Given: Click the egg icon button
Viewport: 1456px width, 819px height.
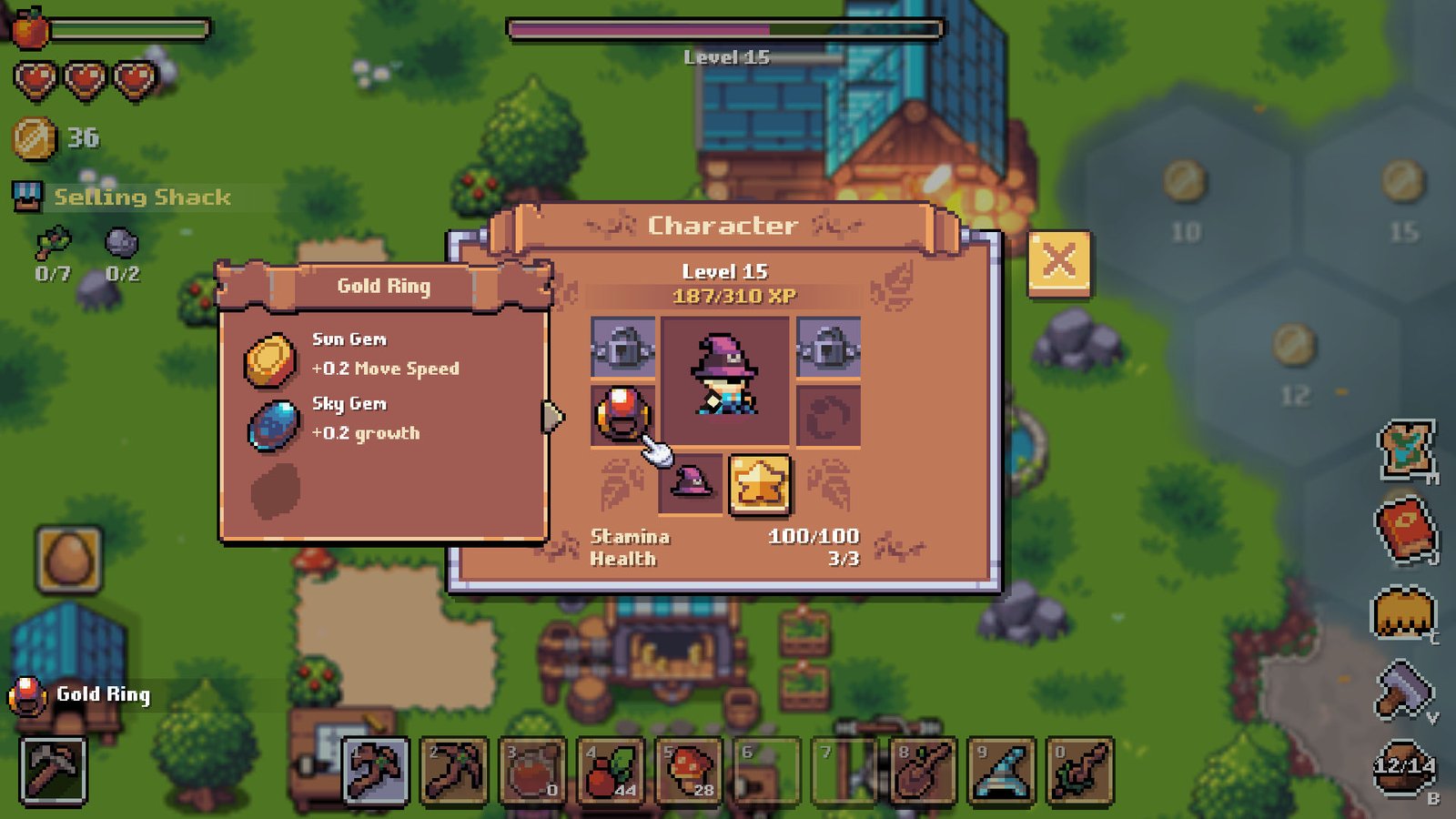Looking at the screenshot, I should [69, 560].
